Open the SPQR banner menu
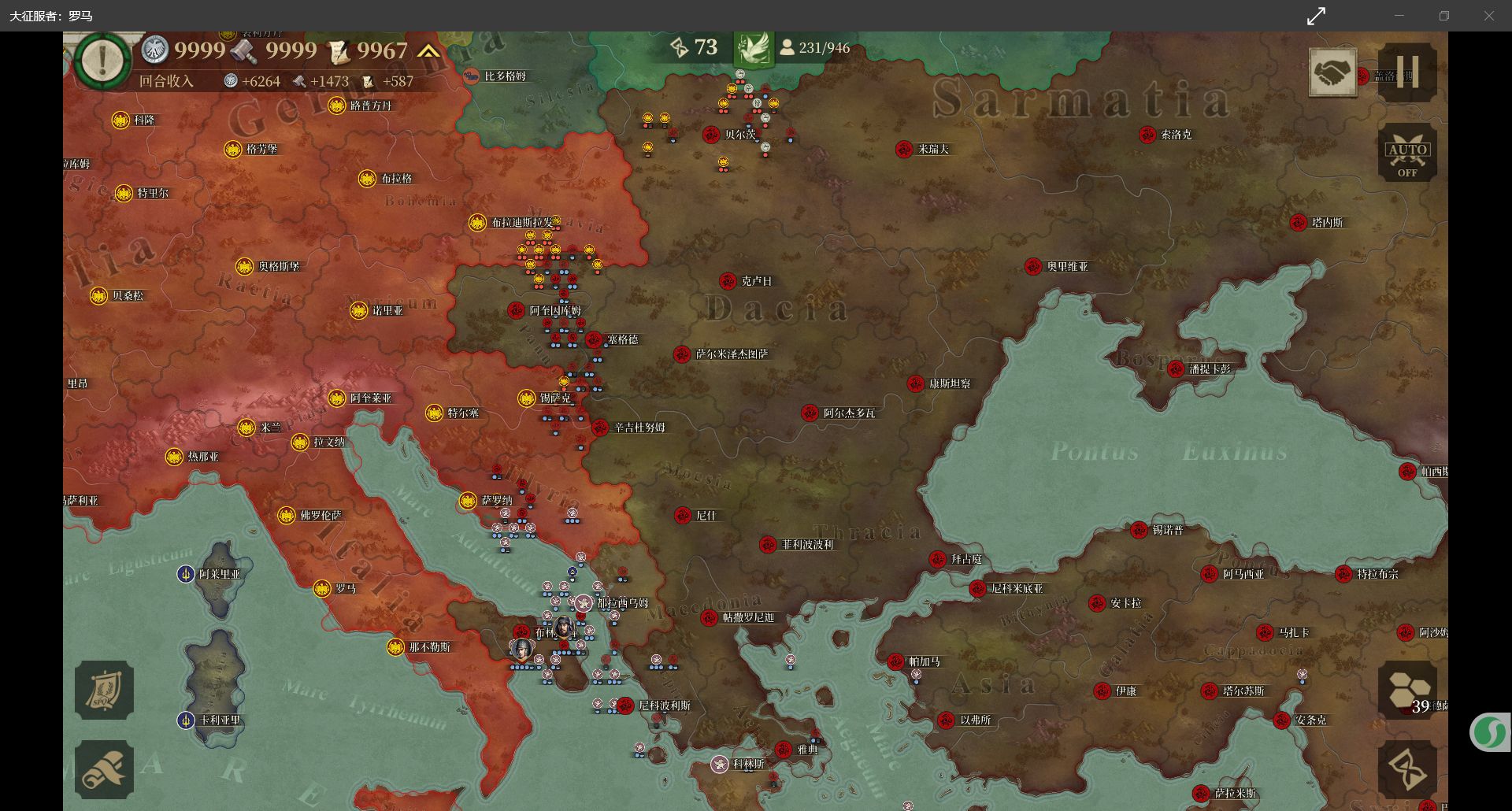Image resolution: width=1512 pixels, height=811 pixels. (x=104, y=691)
